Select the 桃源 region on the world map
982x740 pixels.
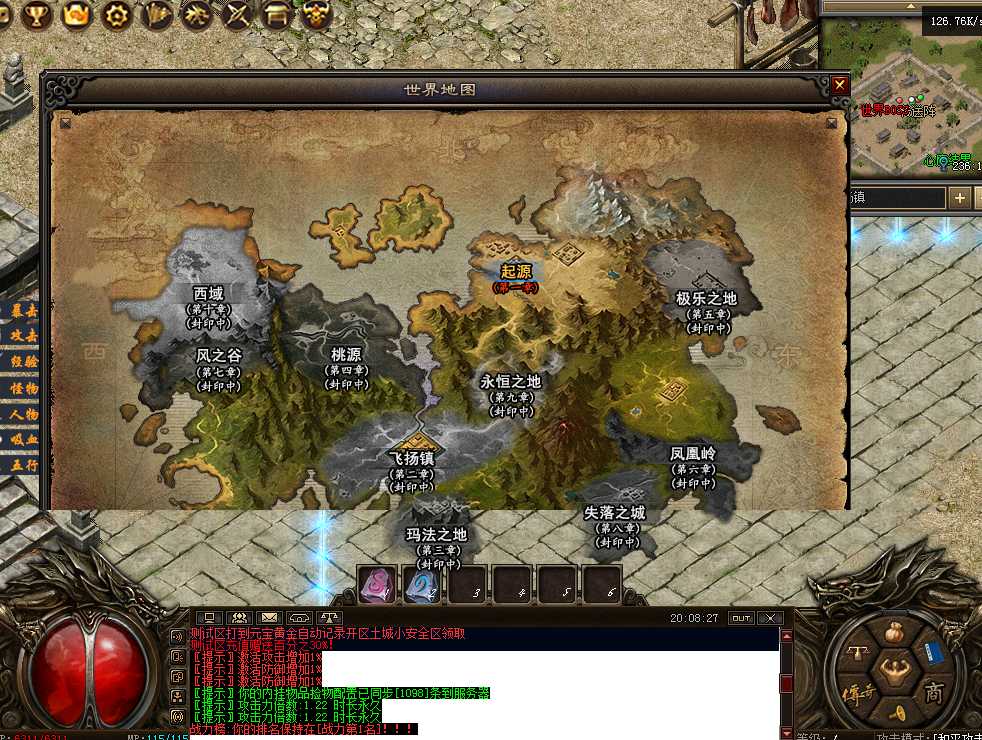[346, 355]
